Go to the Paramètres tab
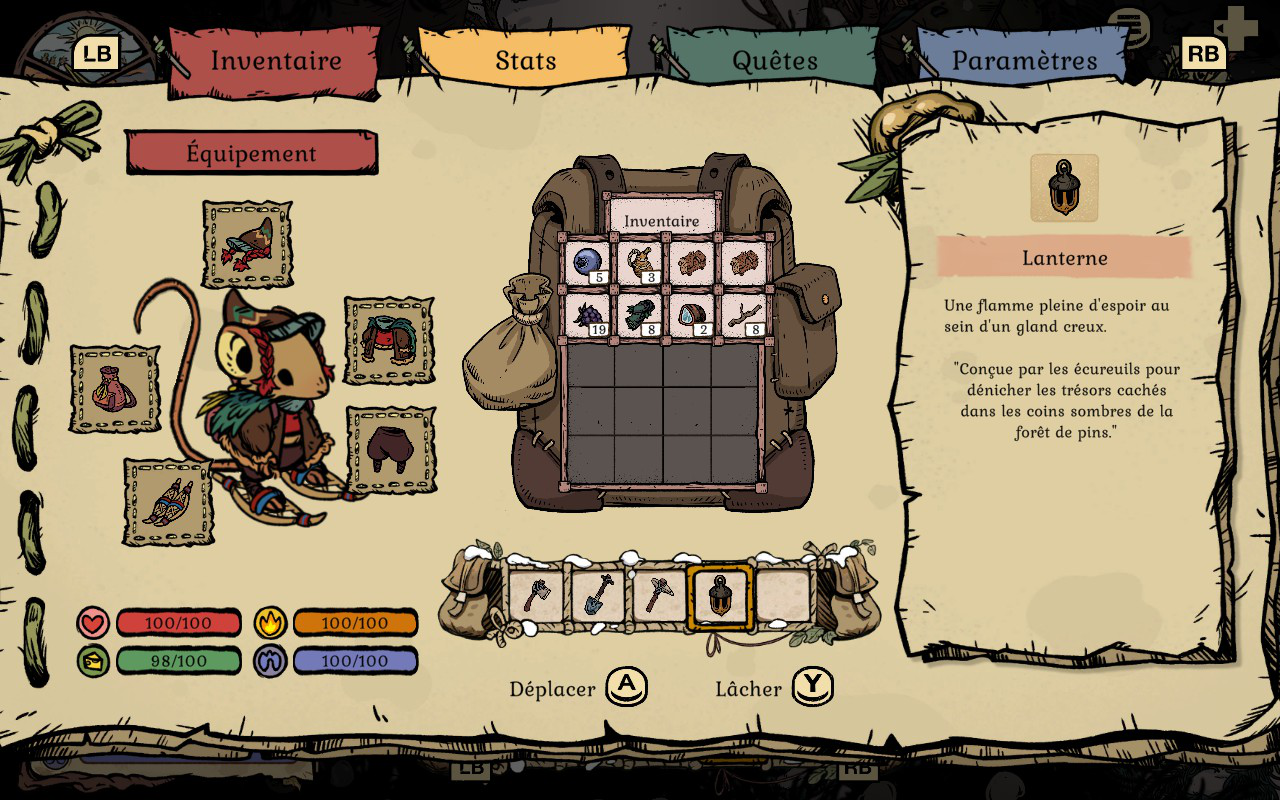The image size is (1280, 800). point(1023,60)
